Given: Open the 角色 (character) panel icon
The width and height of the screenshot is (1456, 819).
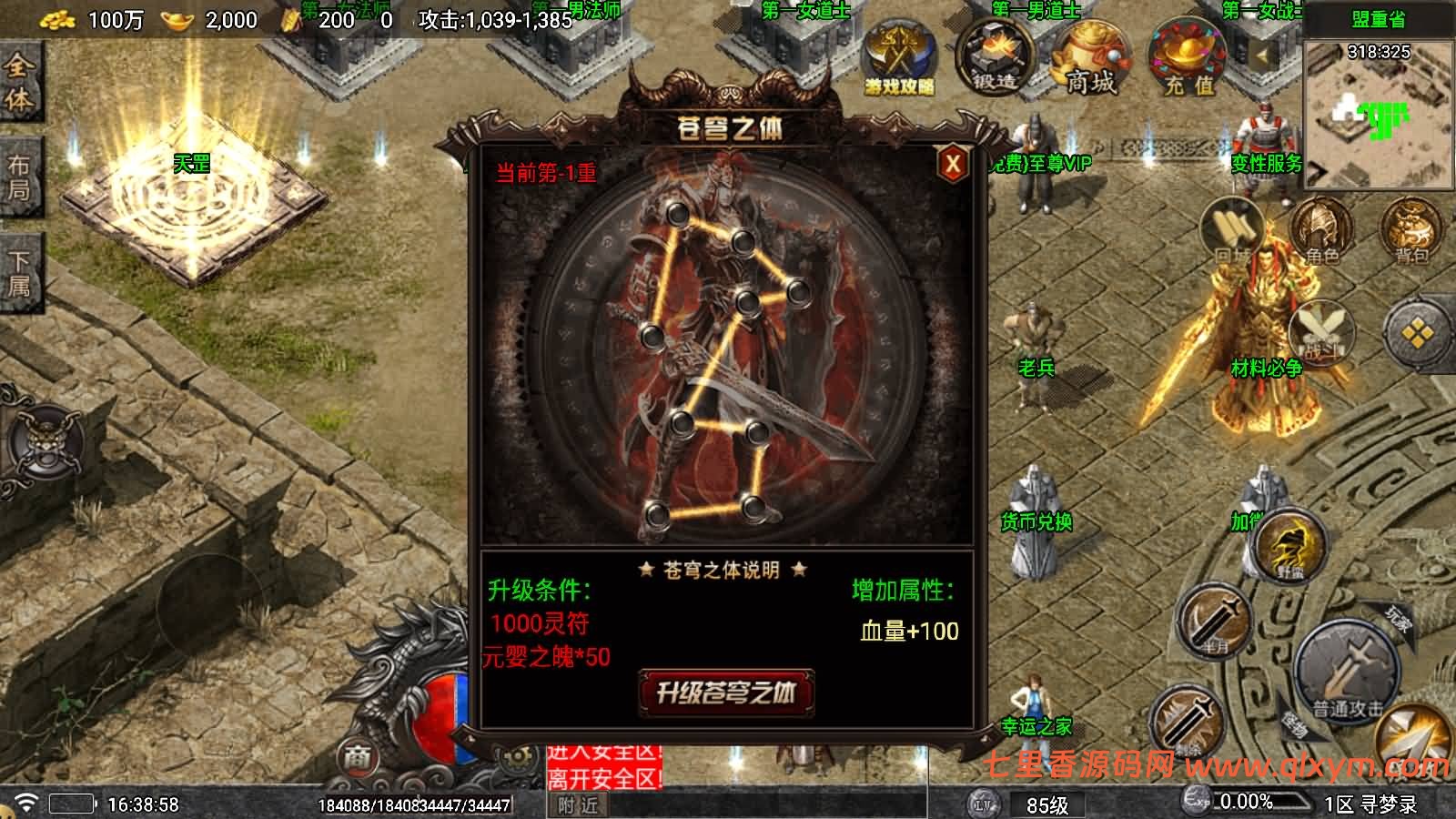Looking at the screenshot, I should pyautogui.click(x=1321, y=227).
